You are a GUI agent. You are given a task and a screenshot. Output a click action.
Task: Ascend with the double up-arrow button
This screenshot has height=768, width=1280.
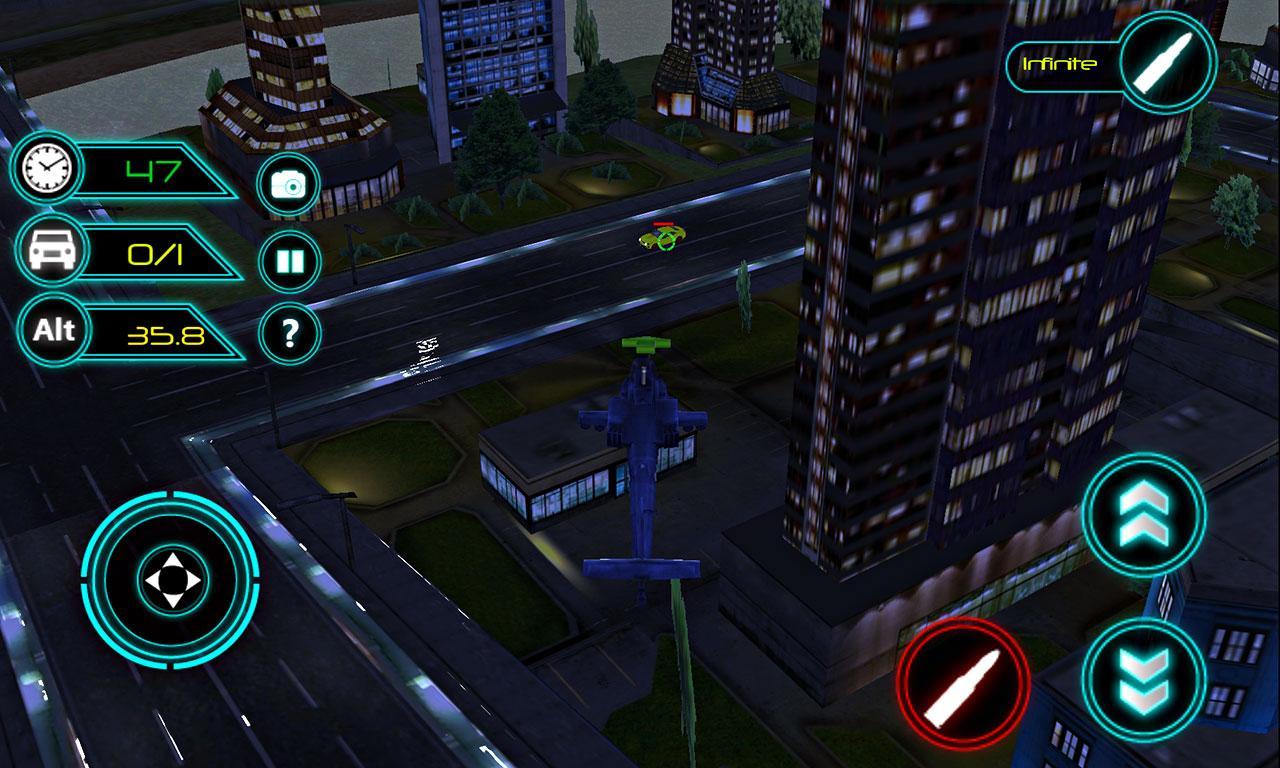coord(1144,515)
